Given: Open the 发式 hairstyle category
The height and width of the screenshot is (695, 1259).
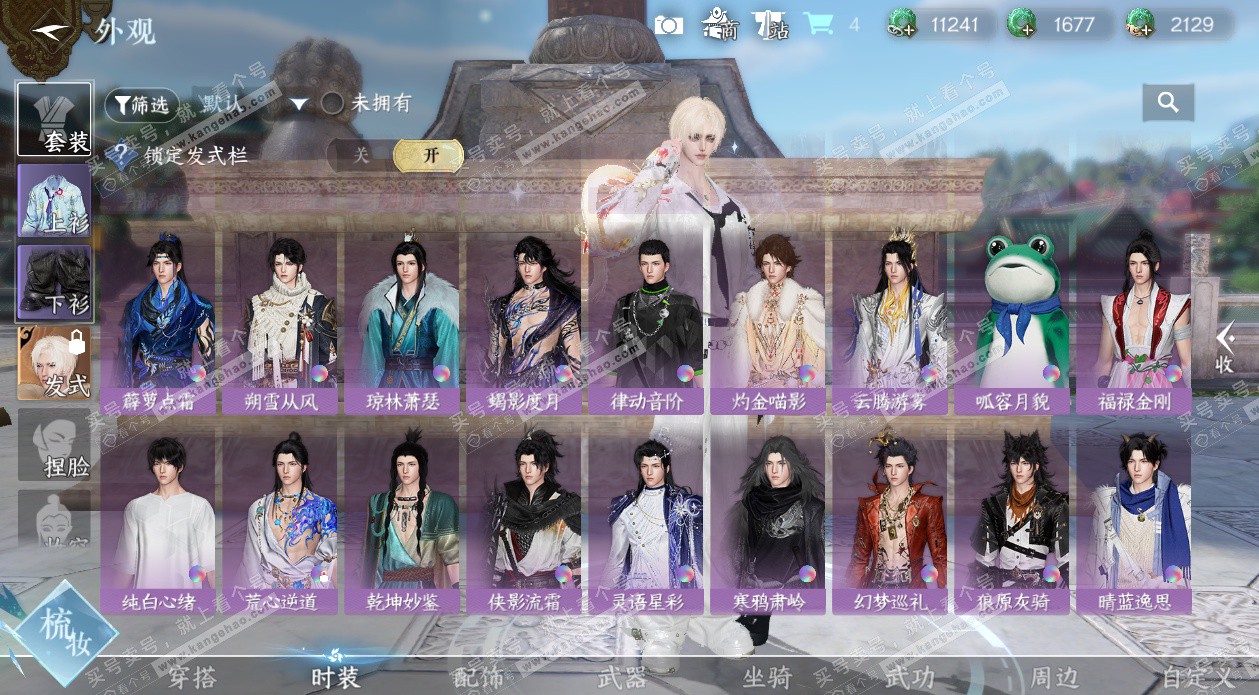Looking at the screenshot, I should 55,363.
